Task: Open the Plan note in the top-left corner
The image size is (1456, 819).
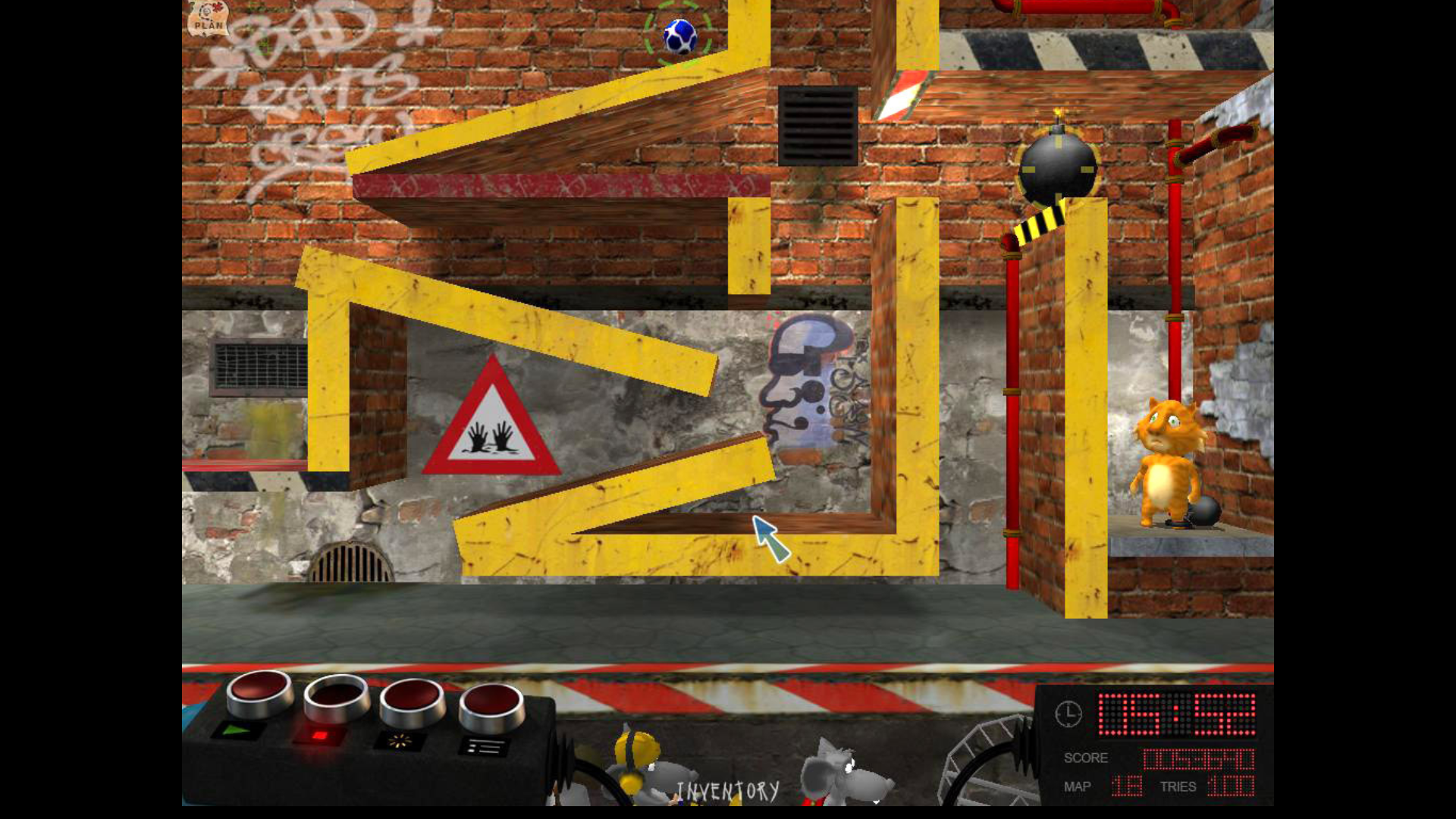Action: (x=207, y=20)
